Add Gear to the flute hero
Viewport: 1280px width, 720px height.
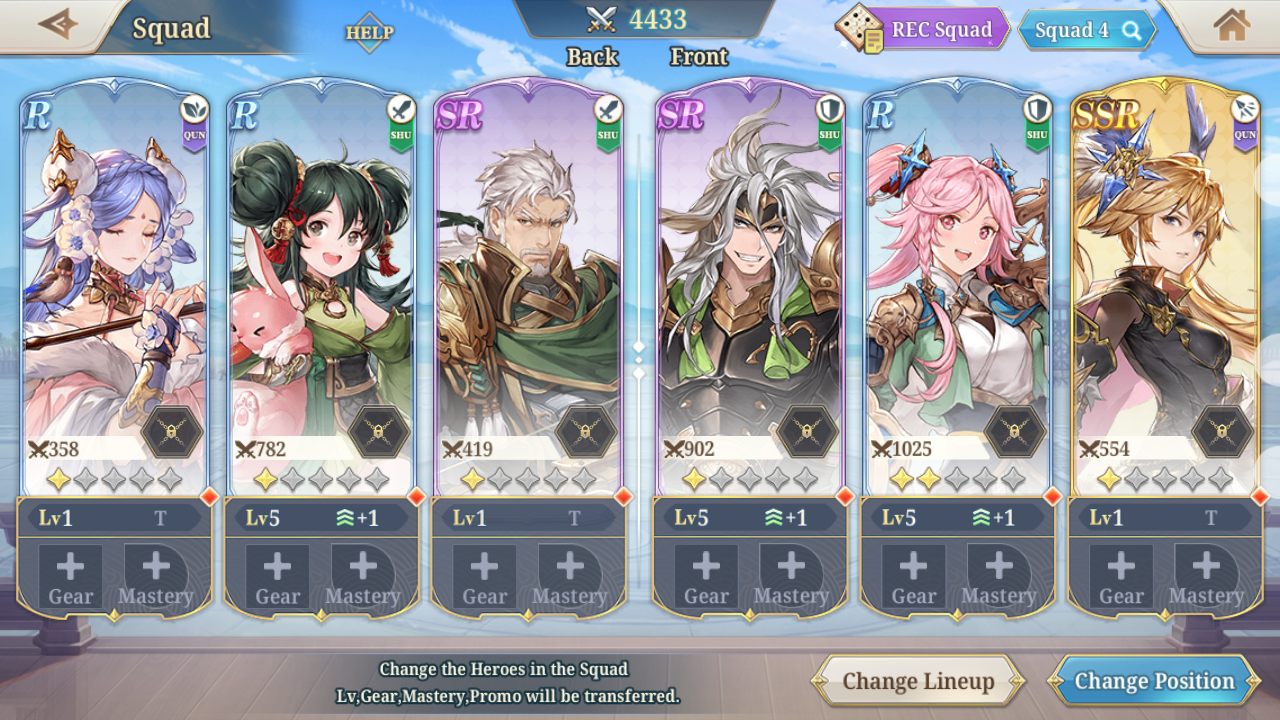(71, 576)
